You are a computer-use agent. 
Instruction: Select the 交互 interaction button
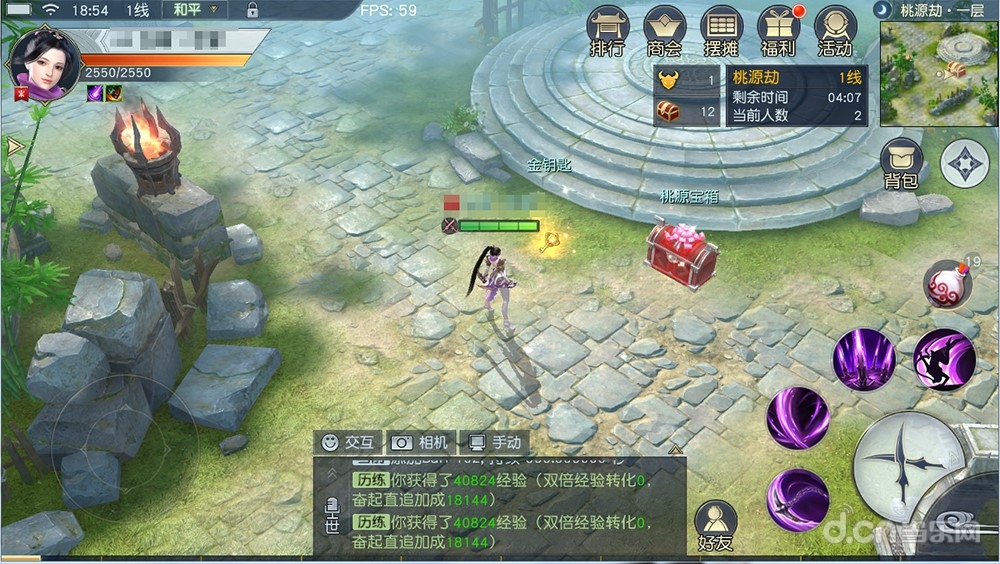(348, 442)
